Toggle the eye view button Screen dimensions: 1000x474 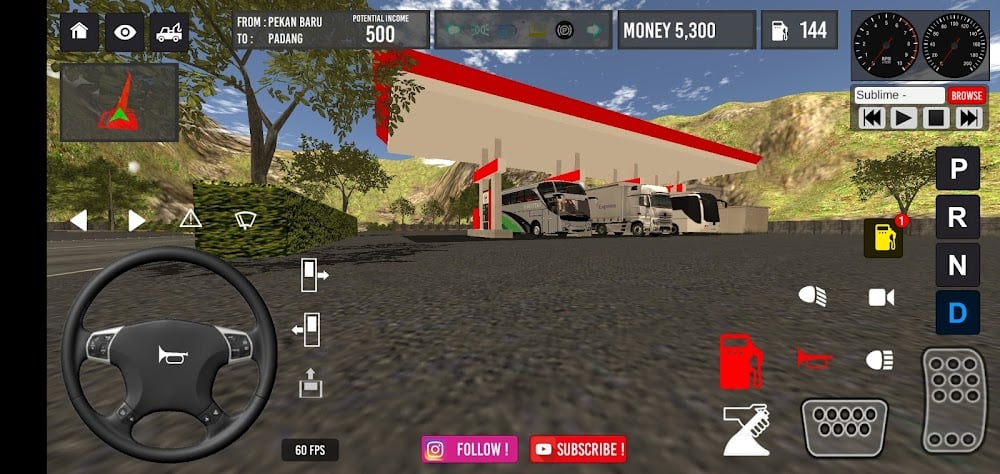pyautogui.click(x=125, y=32)
